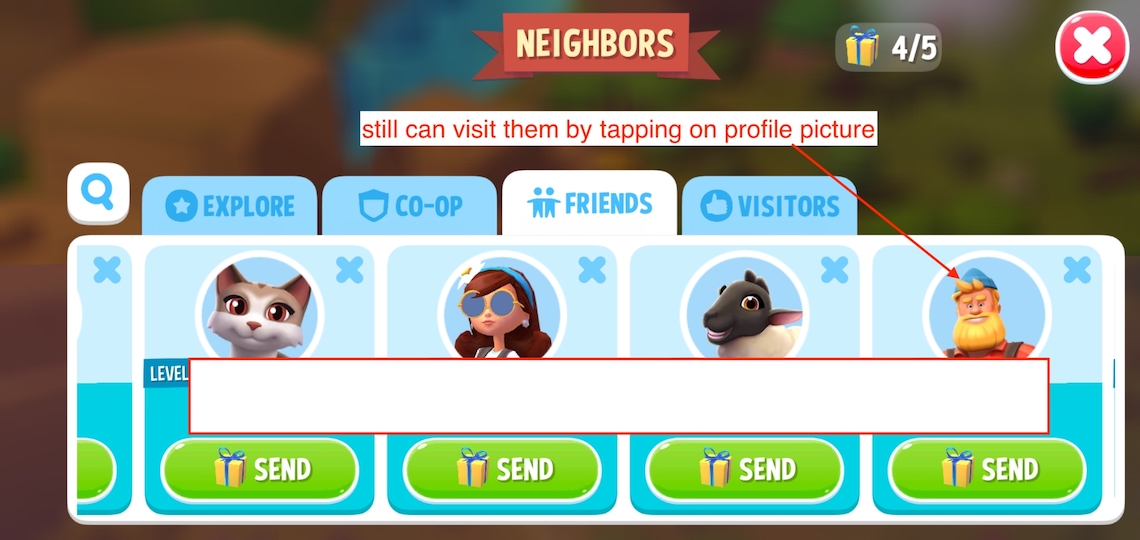Remove the cat friend with X
This screenshot has height=540, width=1140.
pos(349,269)
